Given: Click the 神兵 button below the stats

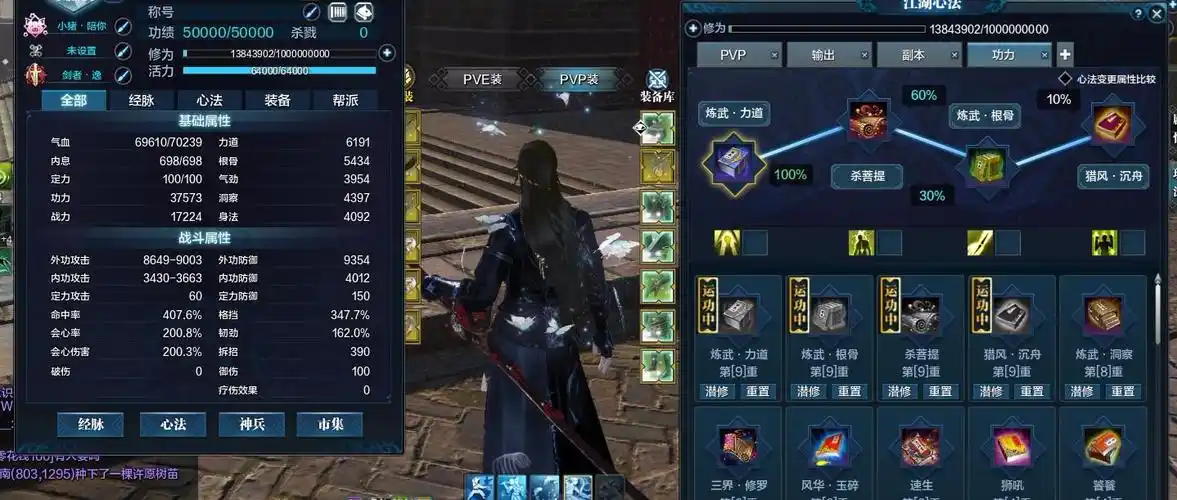Looking at the screenshot, I should click(251, 424).
